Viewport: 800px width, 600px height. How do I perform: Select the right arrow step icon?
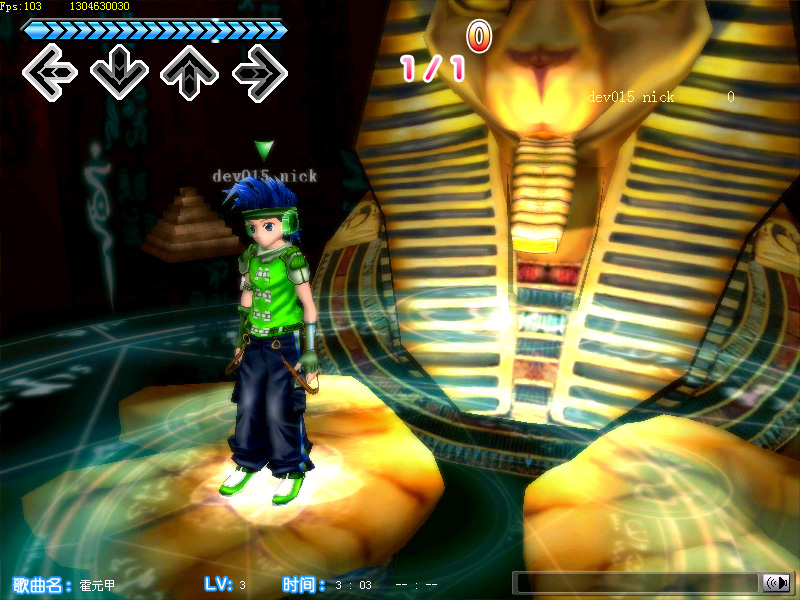pyautogui.click(x=260, y=72)
